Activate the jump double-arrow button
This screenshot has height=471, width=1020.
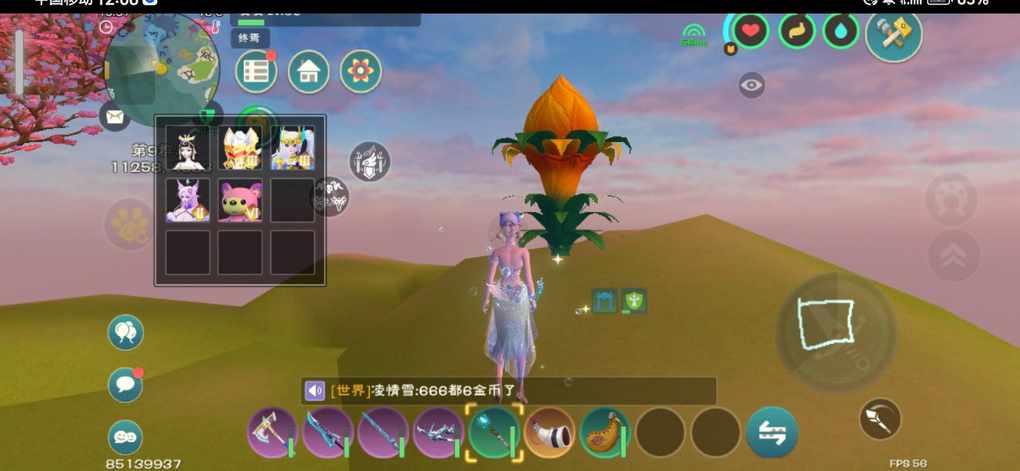click(953, 256)
